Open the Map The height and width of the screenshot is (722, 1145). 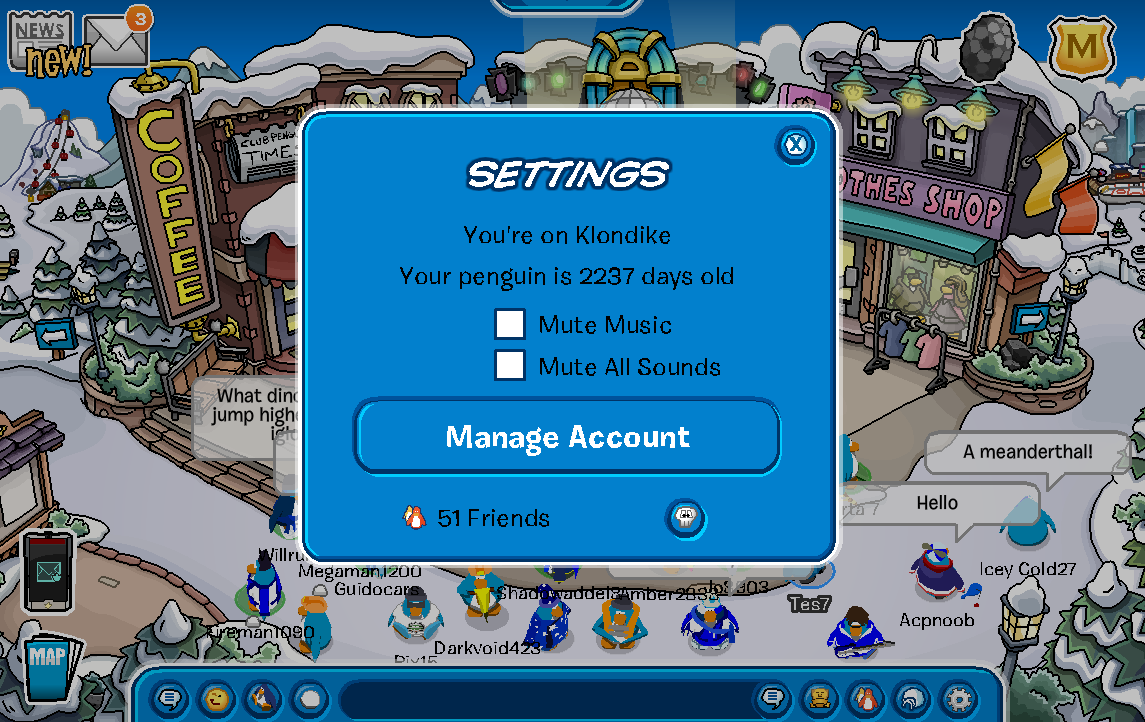48,667
